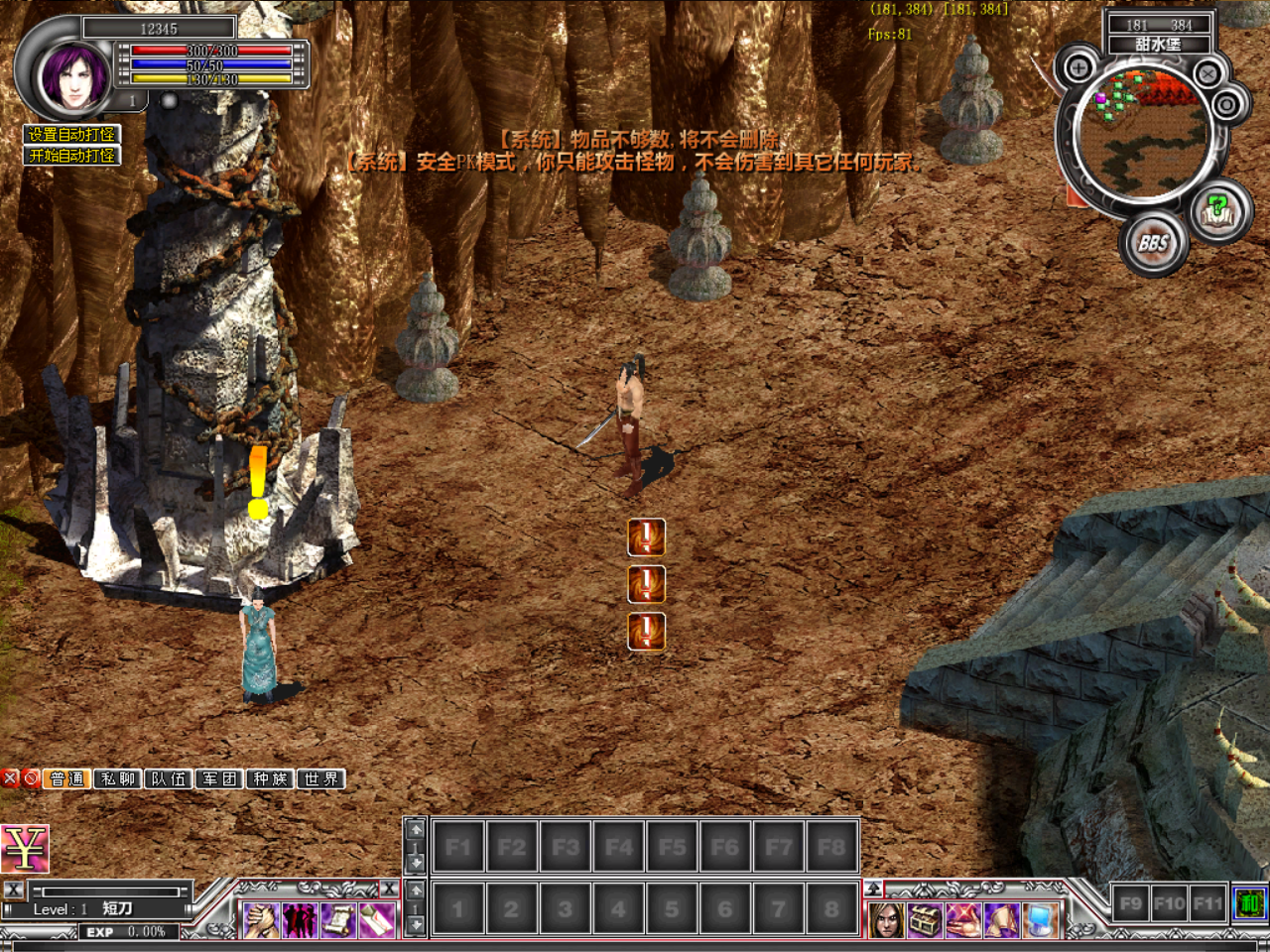Switch to the 世界 world chat tab
The image size is (1270, 952).
point(320,779)
